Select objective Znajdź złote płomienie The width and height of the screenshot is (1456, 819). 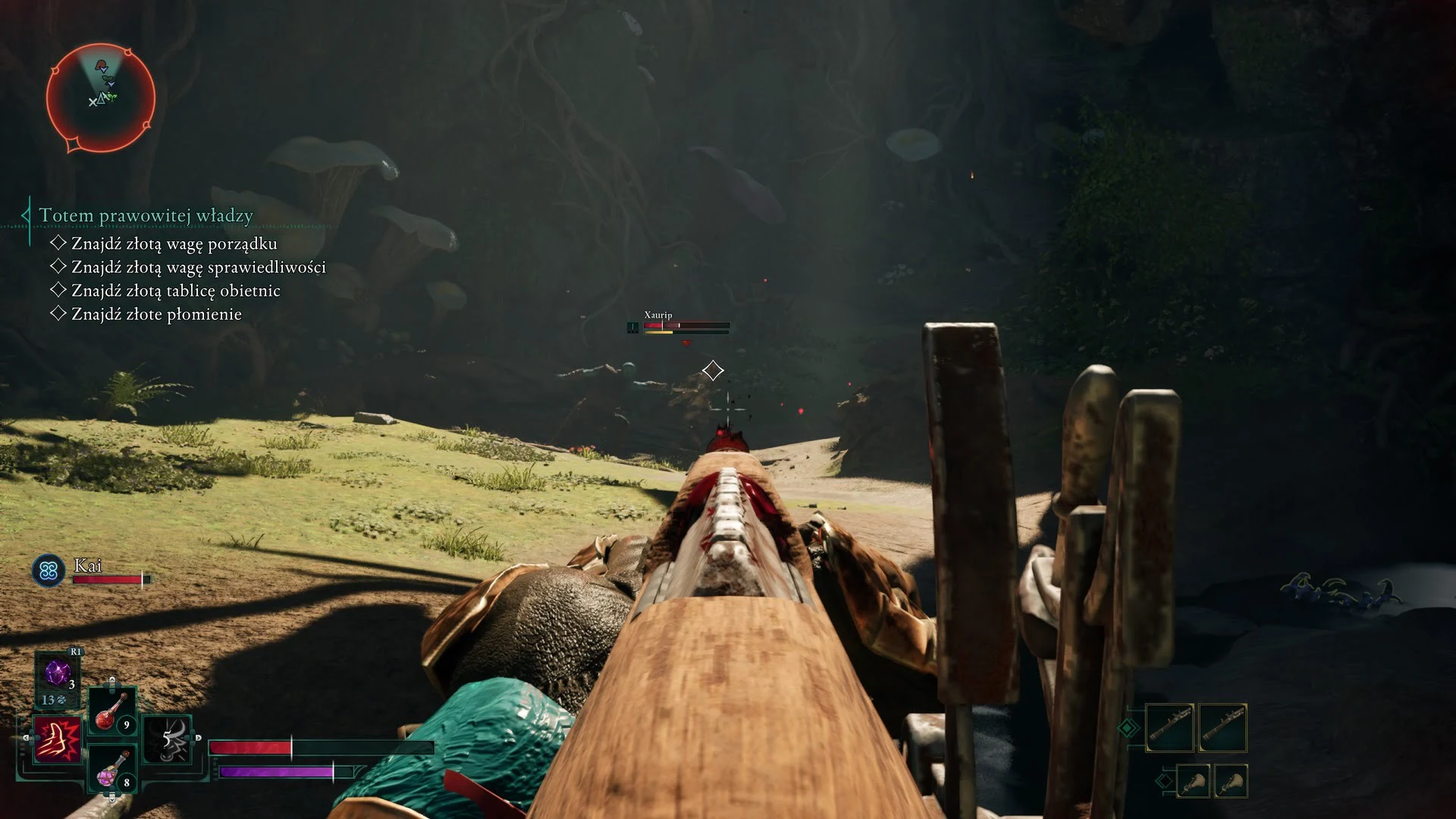tap(156, 314)
